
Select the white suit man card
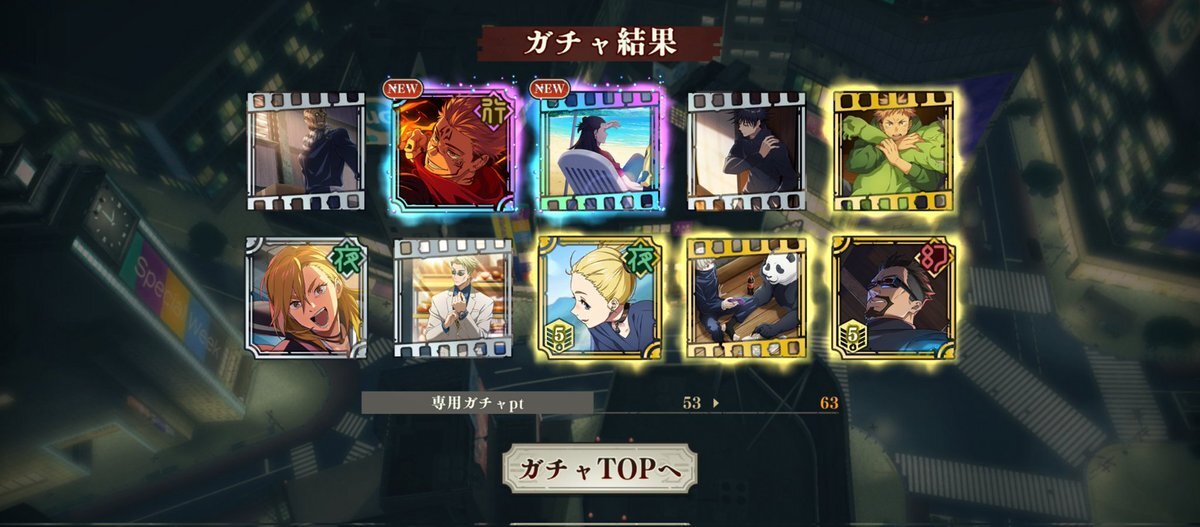click(453, 297)
